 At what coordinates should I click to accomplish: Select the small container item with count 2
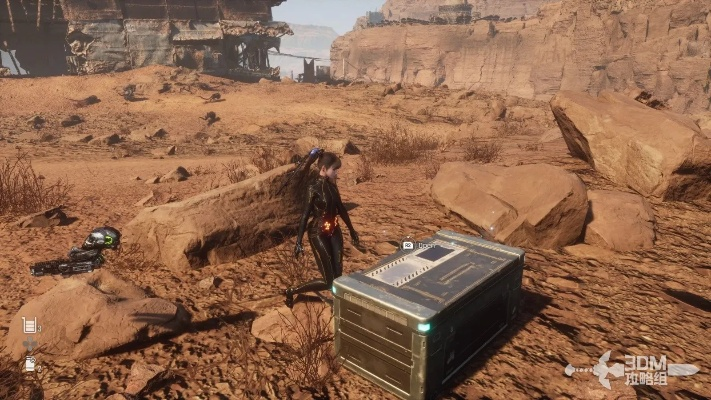click(29, 364)
